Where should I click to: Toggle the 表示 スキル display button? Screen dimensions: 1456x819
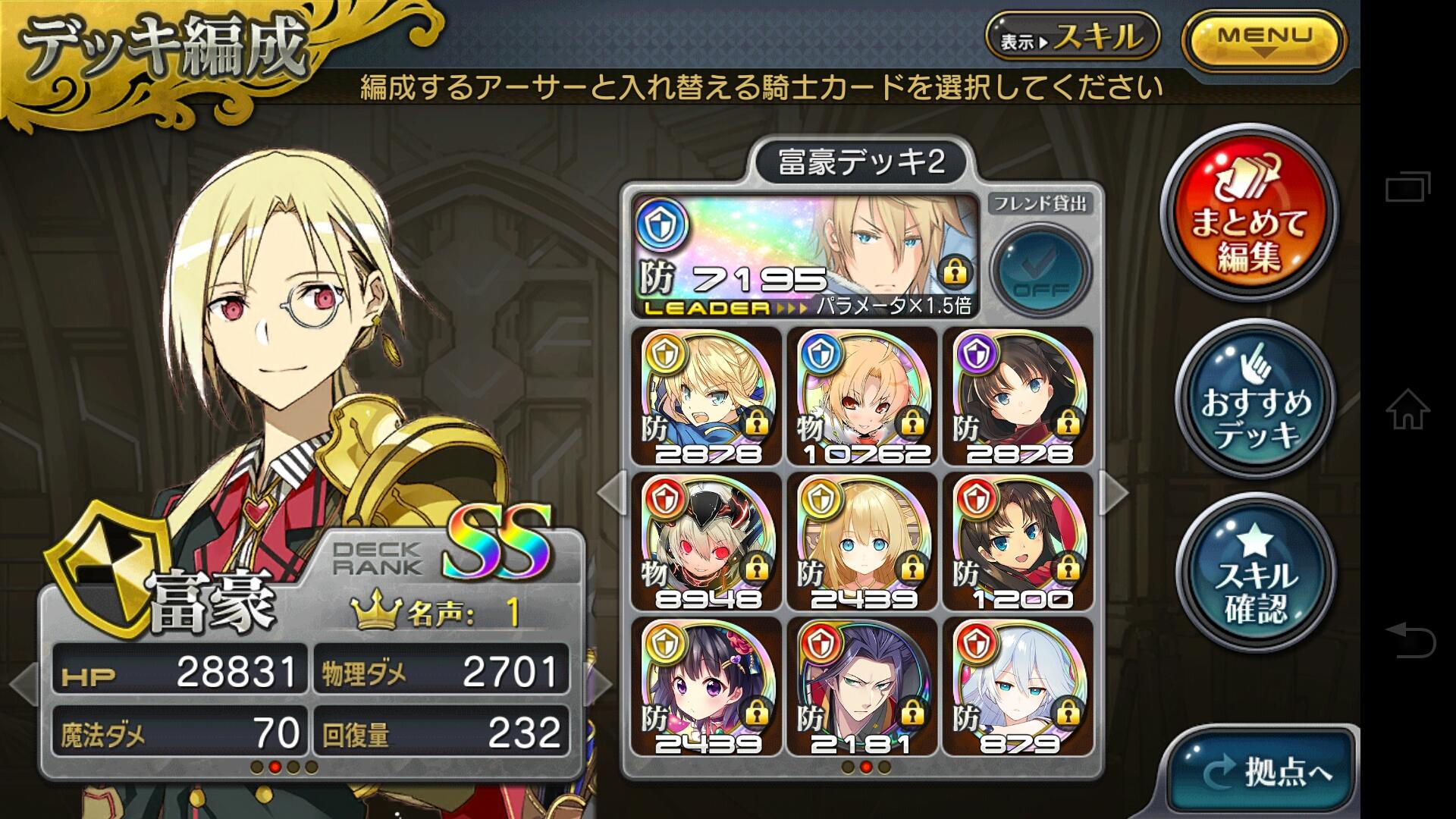pyautogui.click(x=1072, y=36)
